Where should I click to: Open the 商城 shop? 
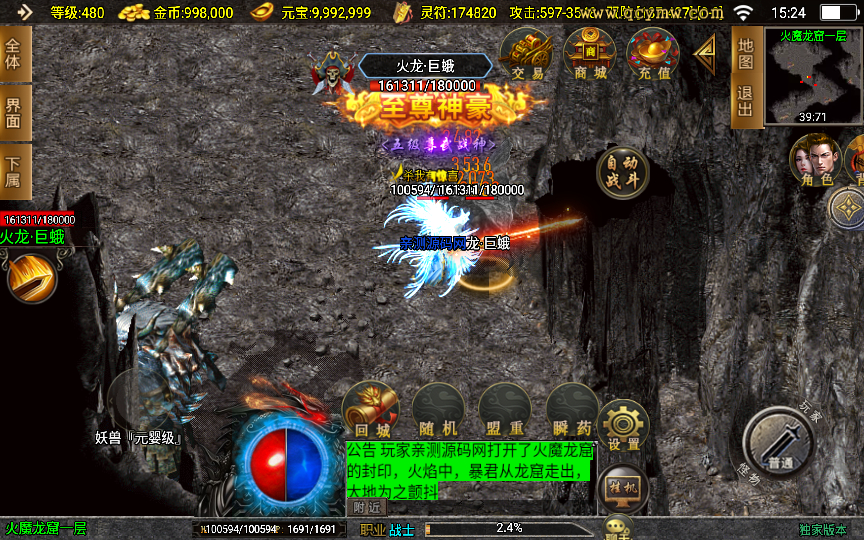click(589, 54)
